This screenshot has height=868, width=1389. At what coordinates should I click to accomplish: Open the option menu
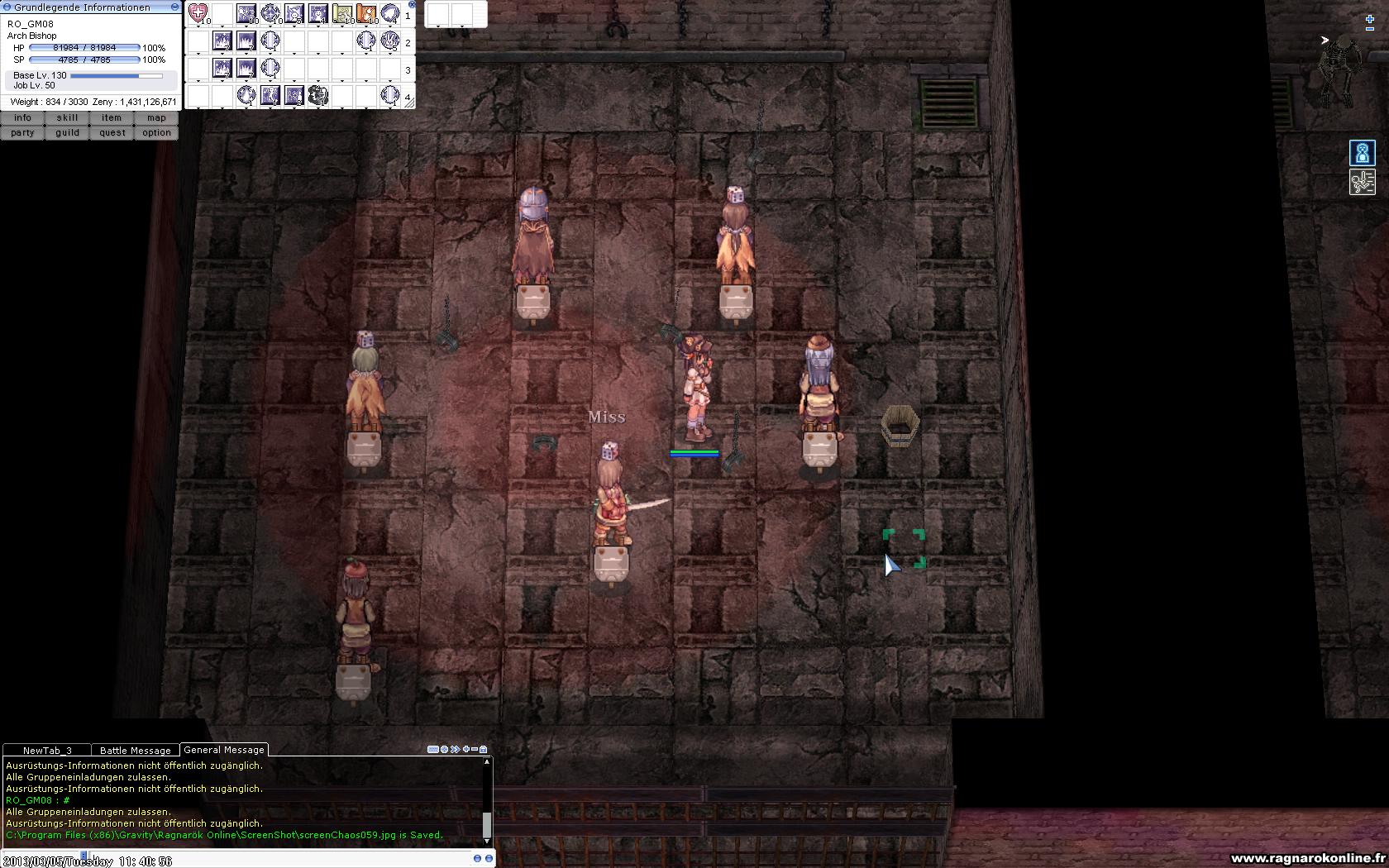[156, 132]
